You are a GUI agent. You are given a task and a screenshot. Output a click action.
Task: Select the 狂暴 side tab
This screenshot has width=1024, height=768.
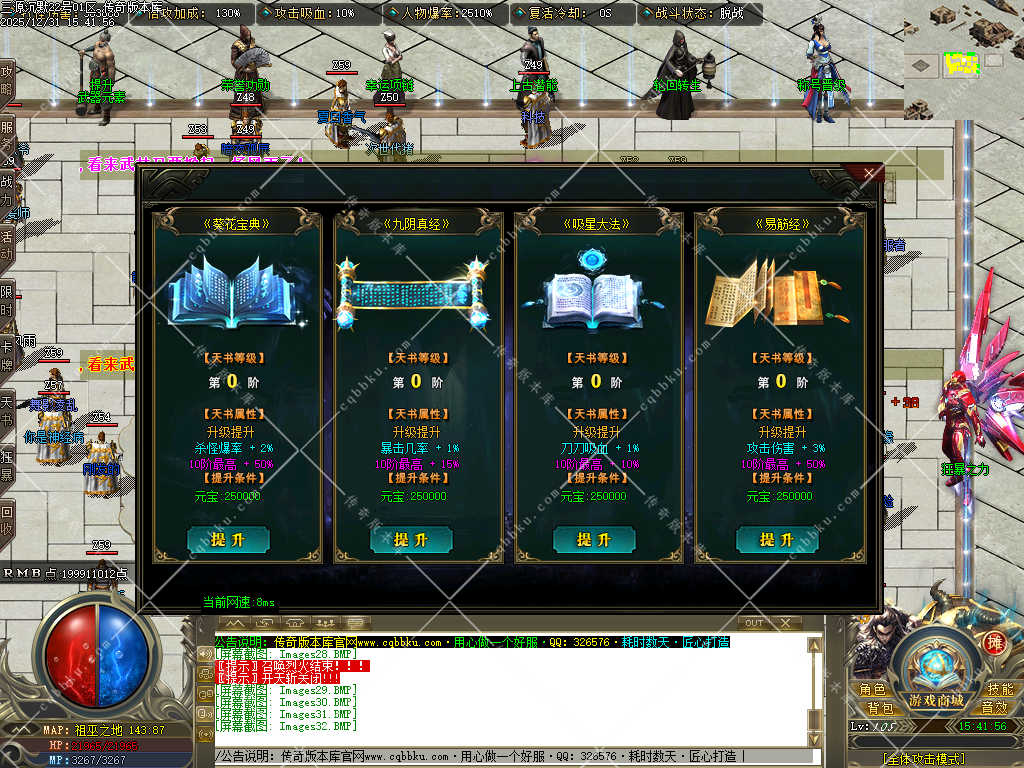click(8, 463)
